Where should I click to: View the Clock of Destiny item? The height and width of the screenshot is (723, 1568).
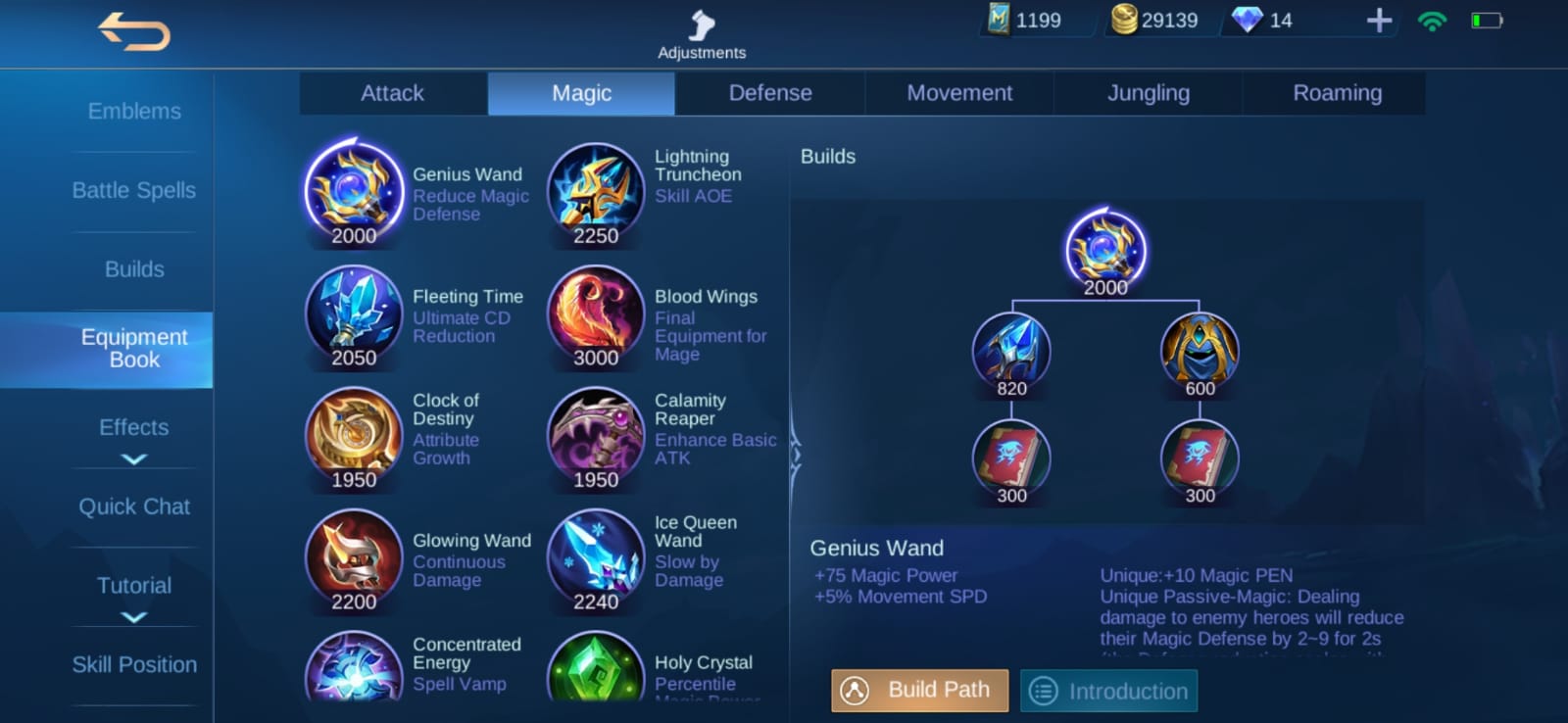pos(352,436)
